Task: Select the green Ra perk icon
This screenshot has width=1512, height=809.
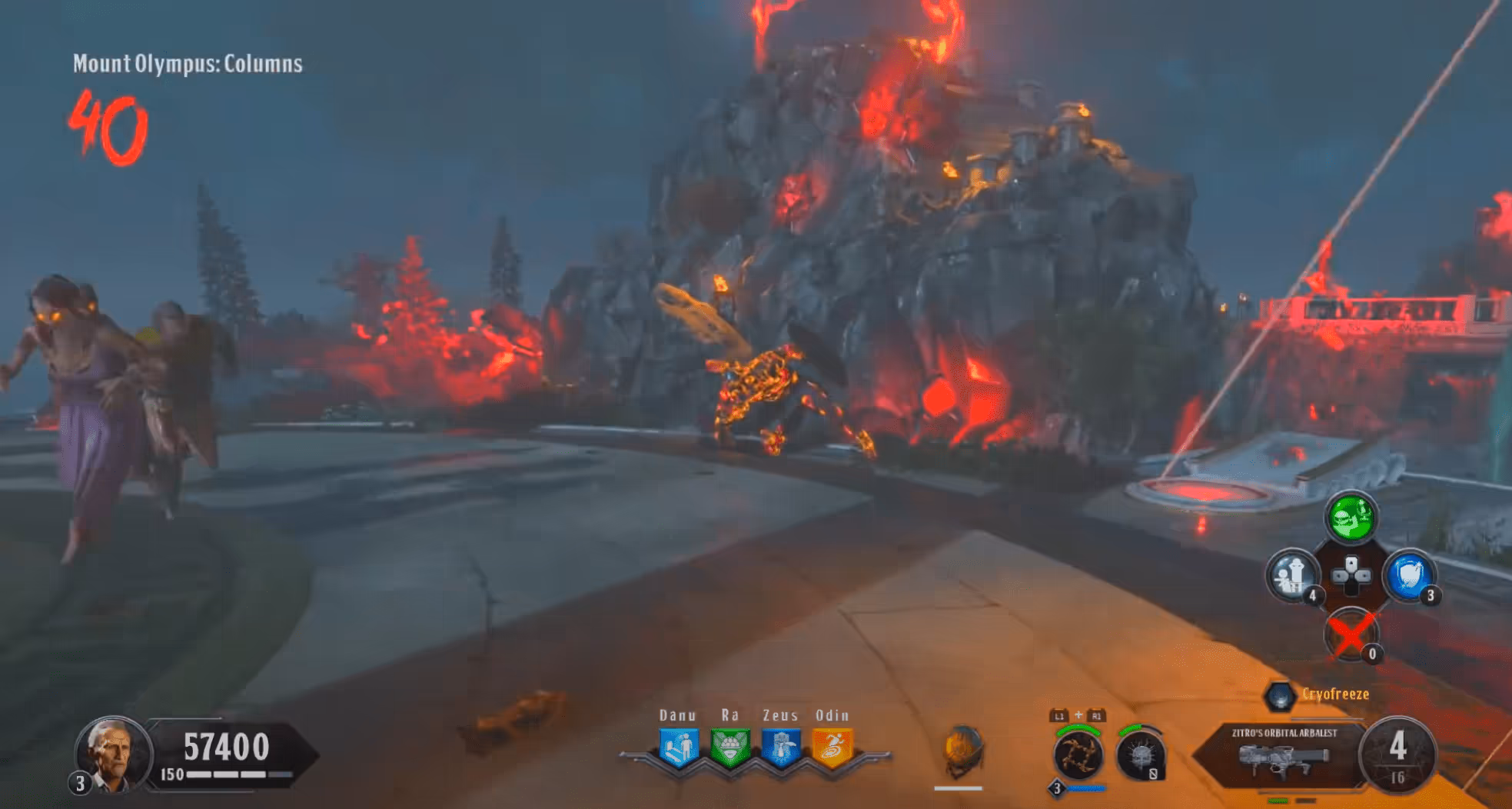Action: [x=729, y=747]
